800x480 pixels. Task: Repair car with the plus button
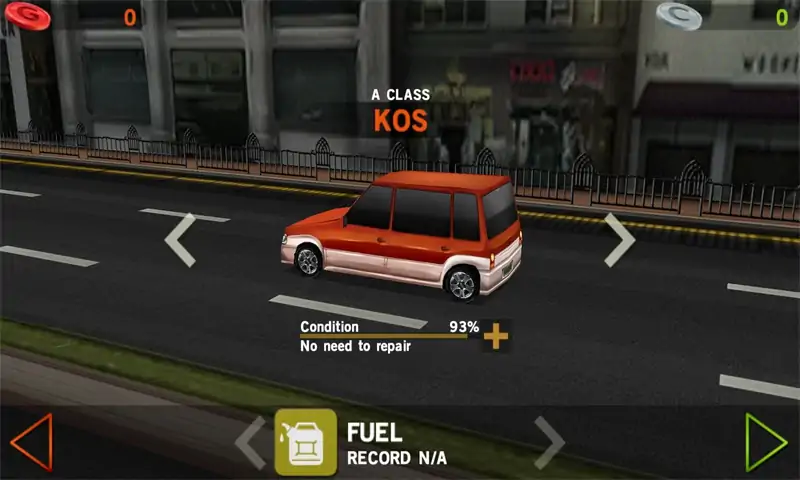(495, 336)
